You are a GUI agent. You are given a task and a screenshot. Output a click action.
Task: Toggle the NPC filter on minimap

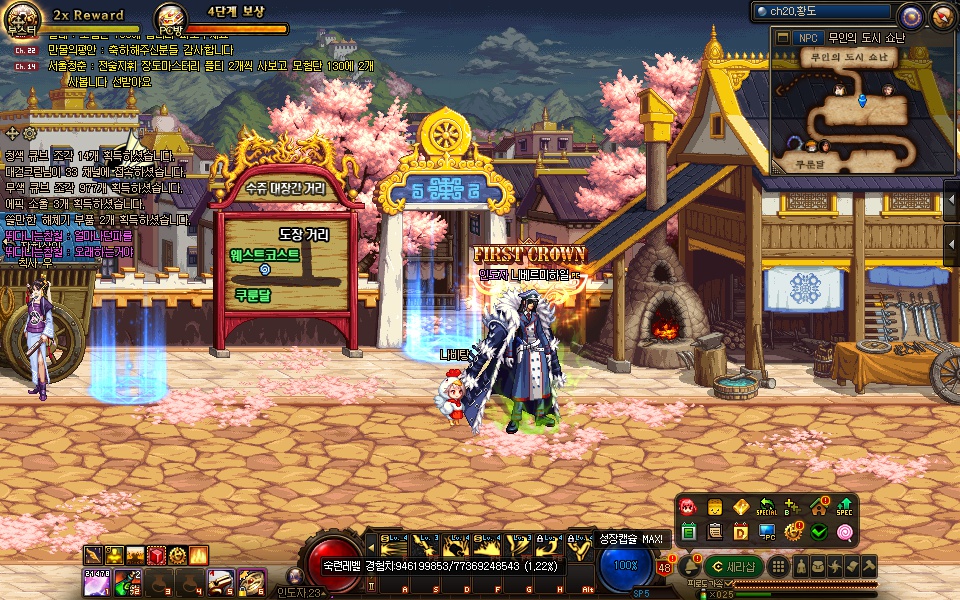[808, 38]
